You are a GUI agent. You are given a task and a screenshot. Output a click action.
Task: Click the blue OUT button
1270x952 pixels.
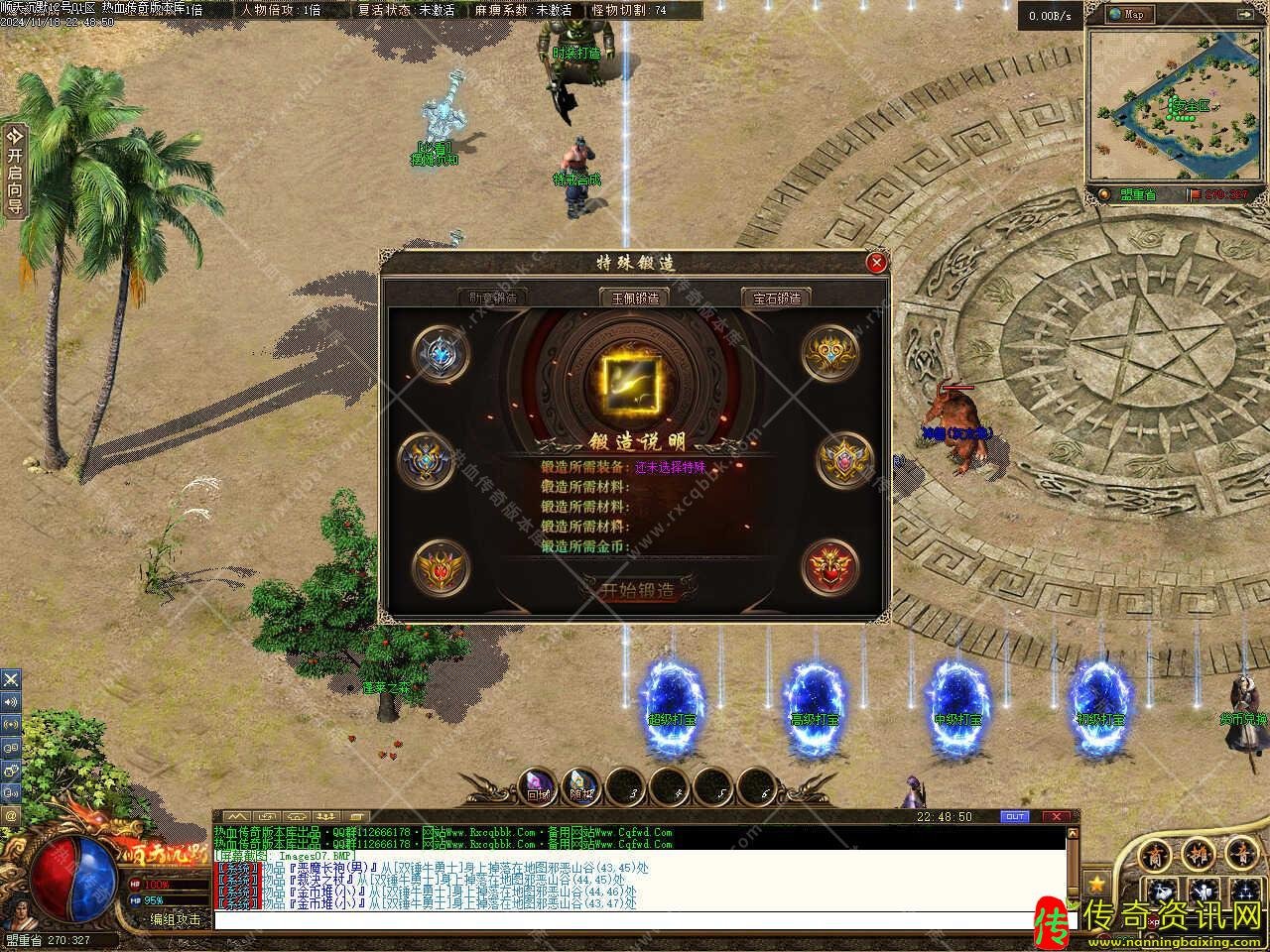coord(1015,817)
